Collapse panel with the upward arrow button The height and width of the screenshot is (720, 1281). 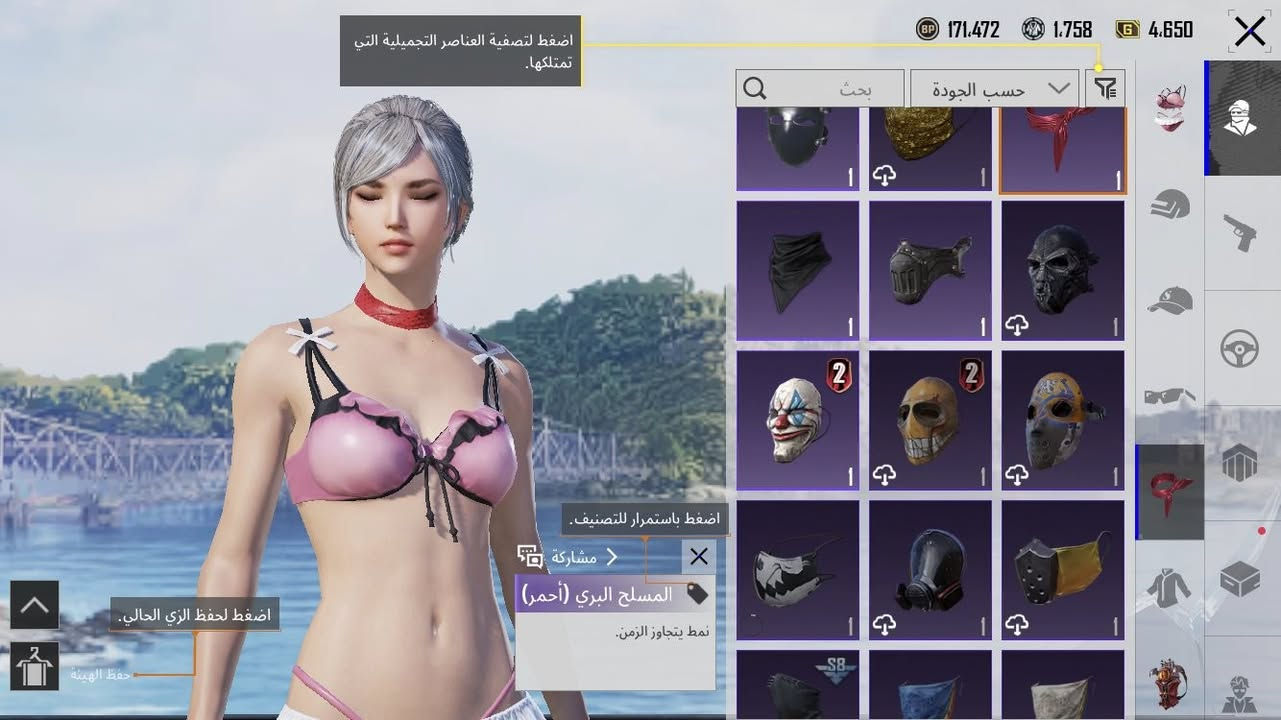[x=35, y=605]
